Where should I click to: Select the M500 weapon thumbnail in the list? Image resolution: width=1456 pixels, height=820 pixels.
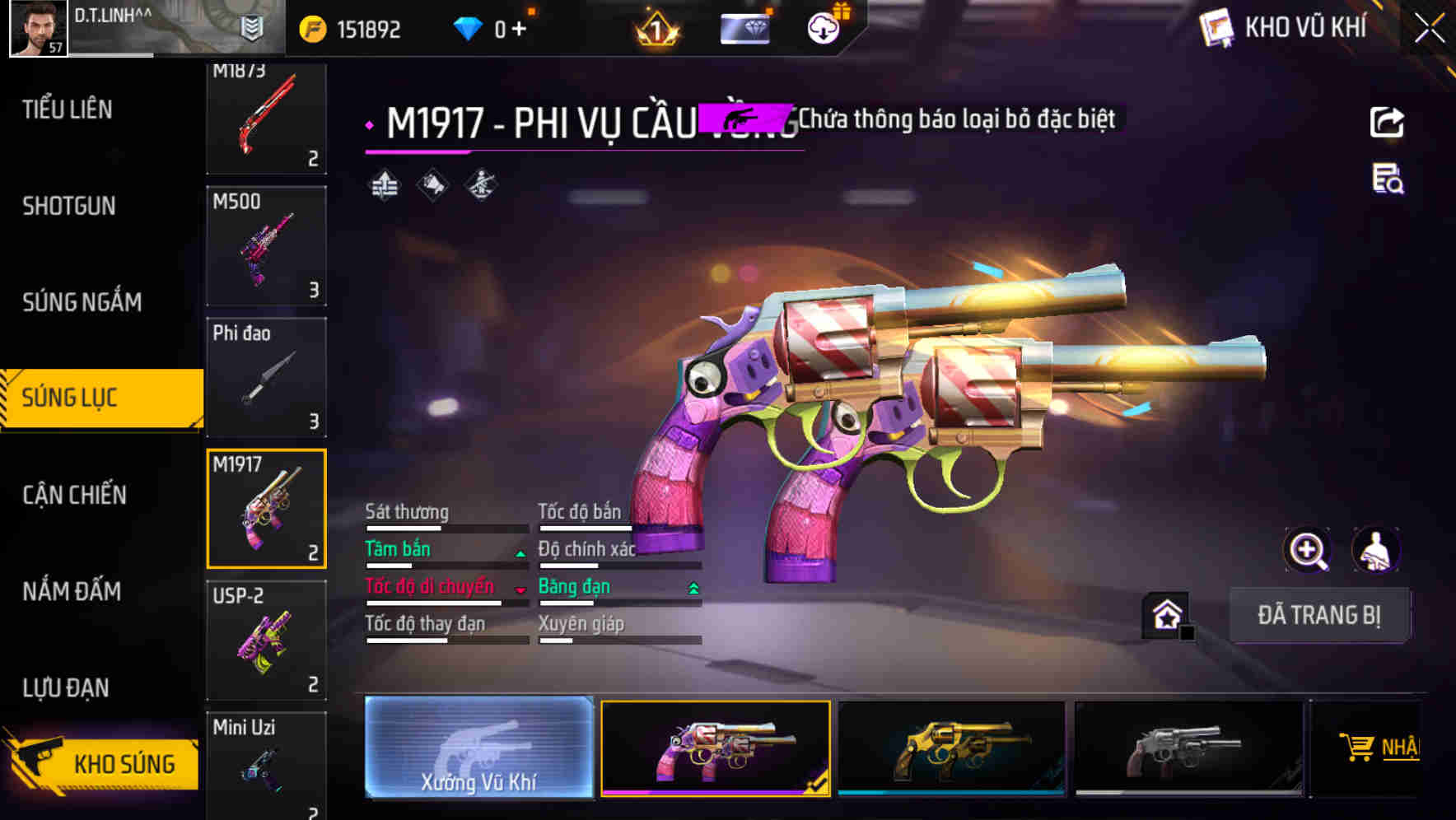click(x=265, y=245)
